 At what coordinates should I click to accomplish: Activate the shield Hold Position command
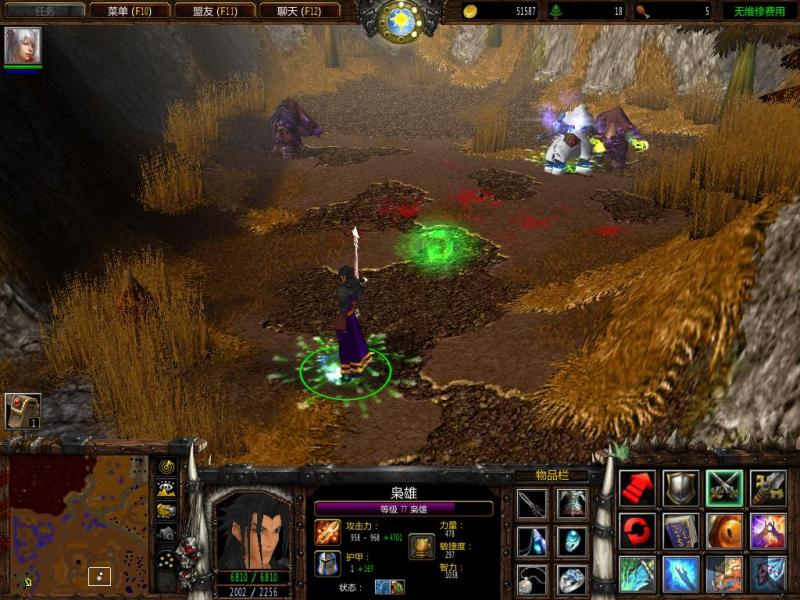(681, 487)
